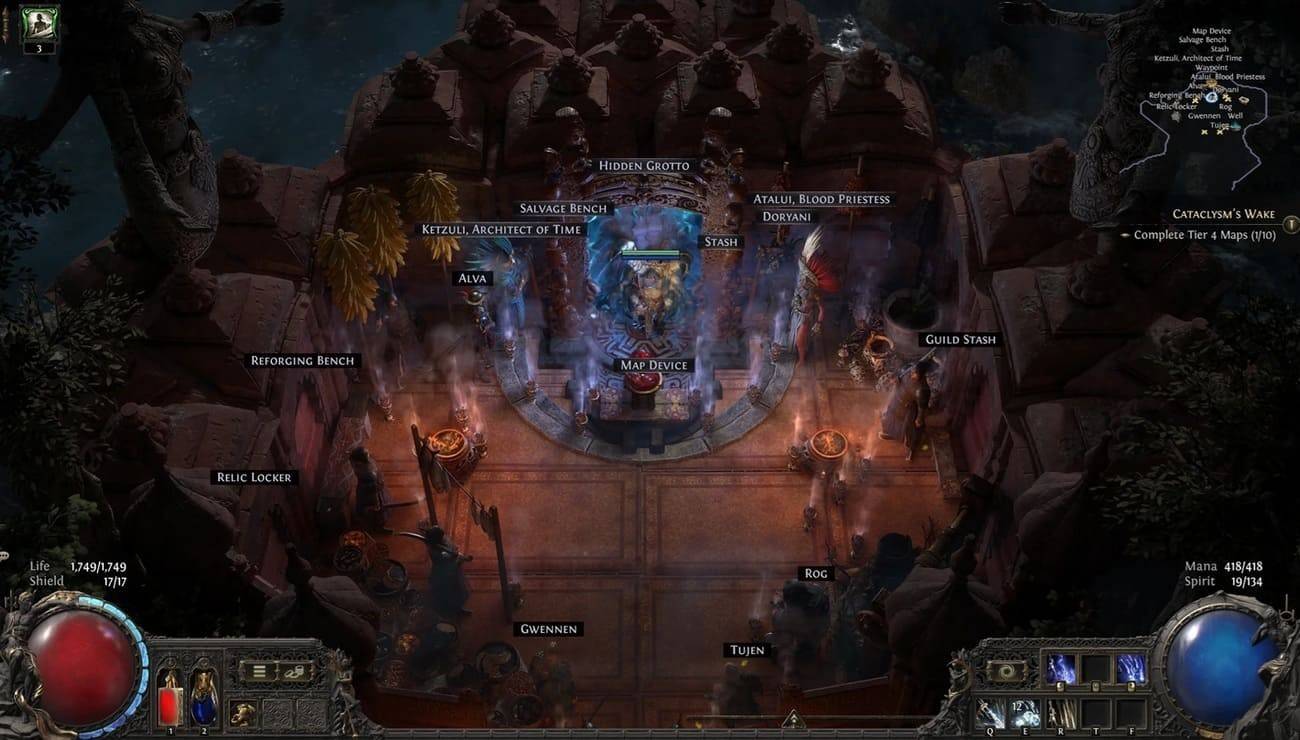The image size is (1300, 740).
Task: Activate the skill bound to Q
Action: click(x=990, y=713)
